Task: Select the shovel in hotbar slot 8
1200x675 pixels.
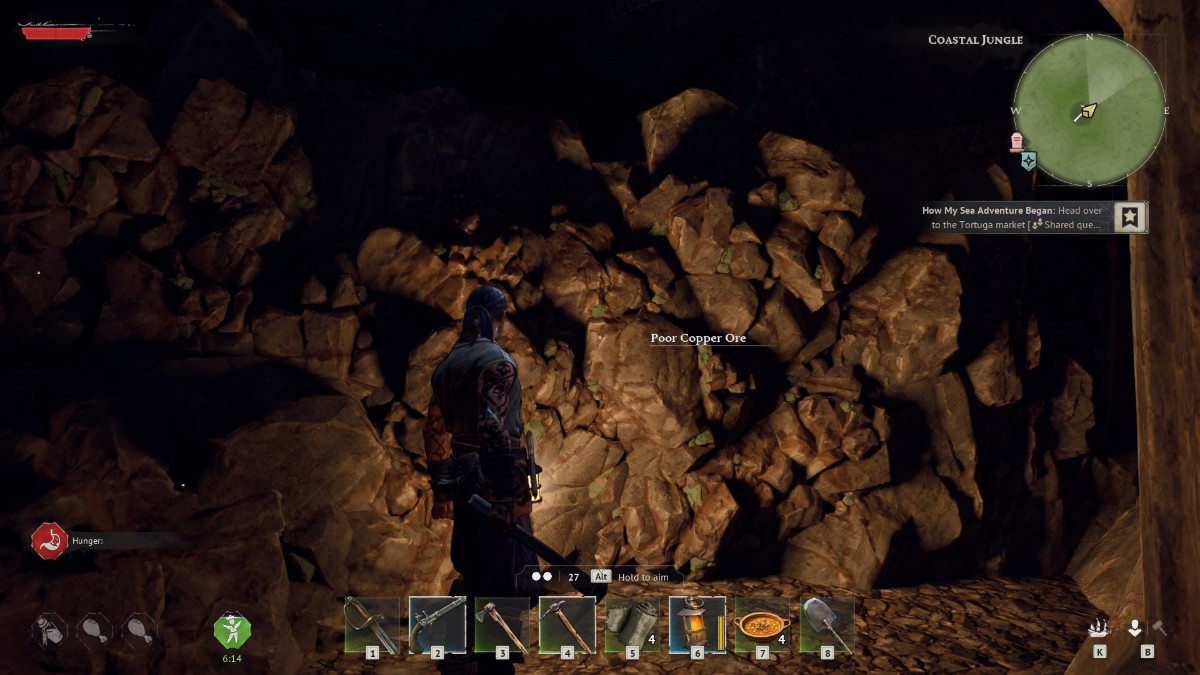Action: [827, 625]
